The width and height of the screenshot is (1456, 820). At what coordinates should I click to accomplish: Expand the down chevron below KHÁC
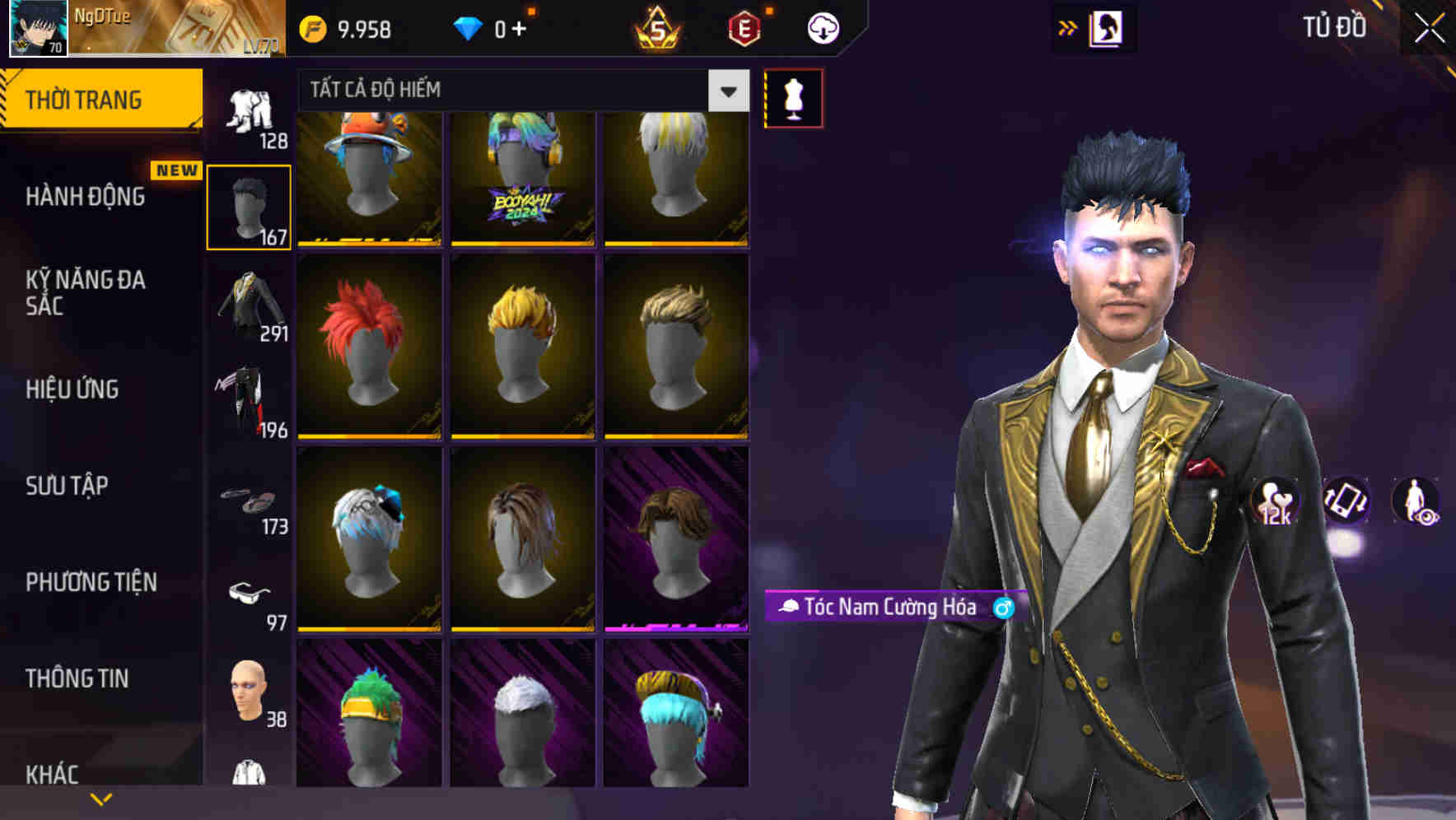coord(101,798)
